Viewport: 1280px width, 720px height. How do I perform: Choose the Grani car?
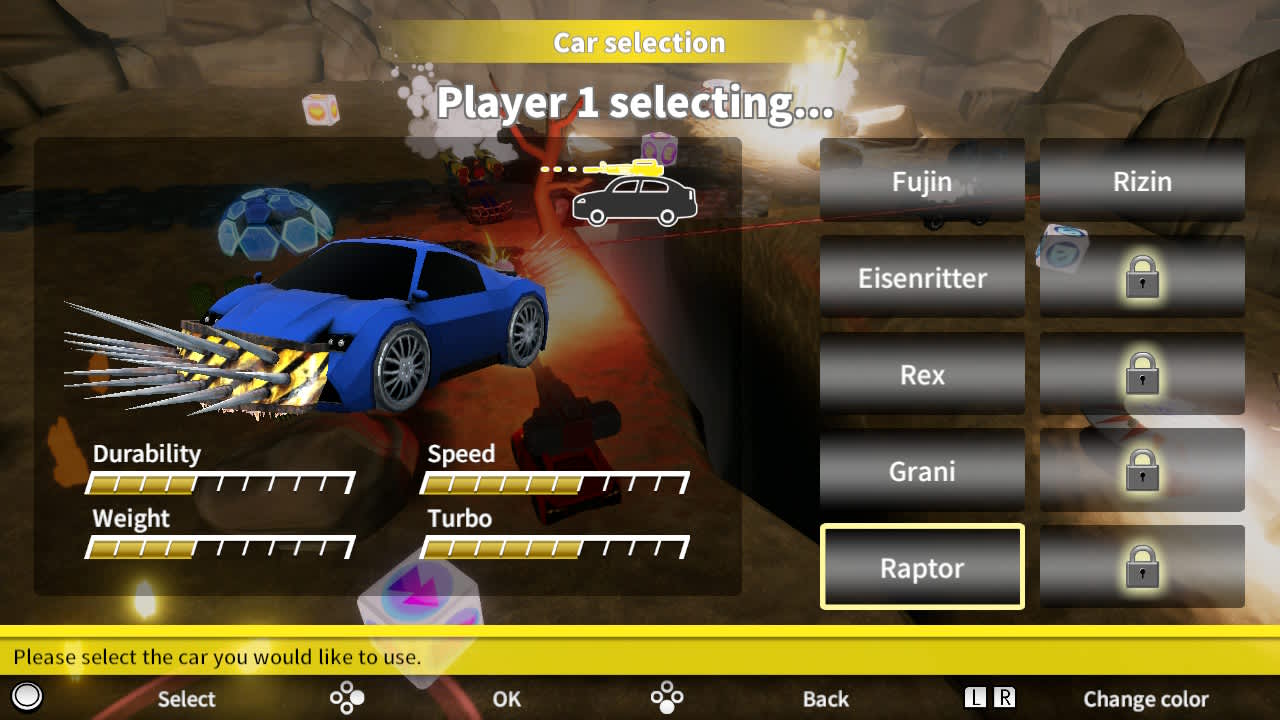922,470
